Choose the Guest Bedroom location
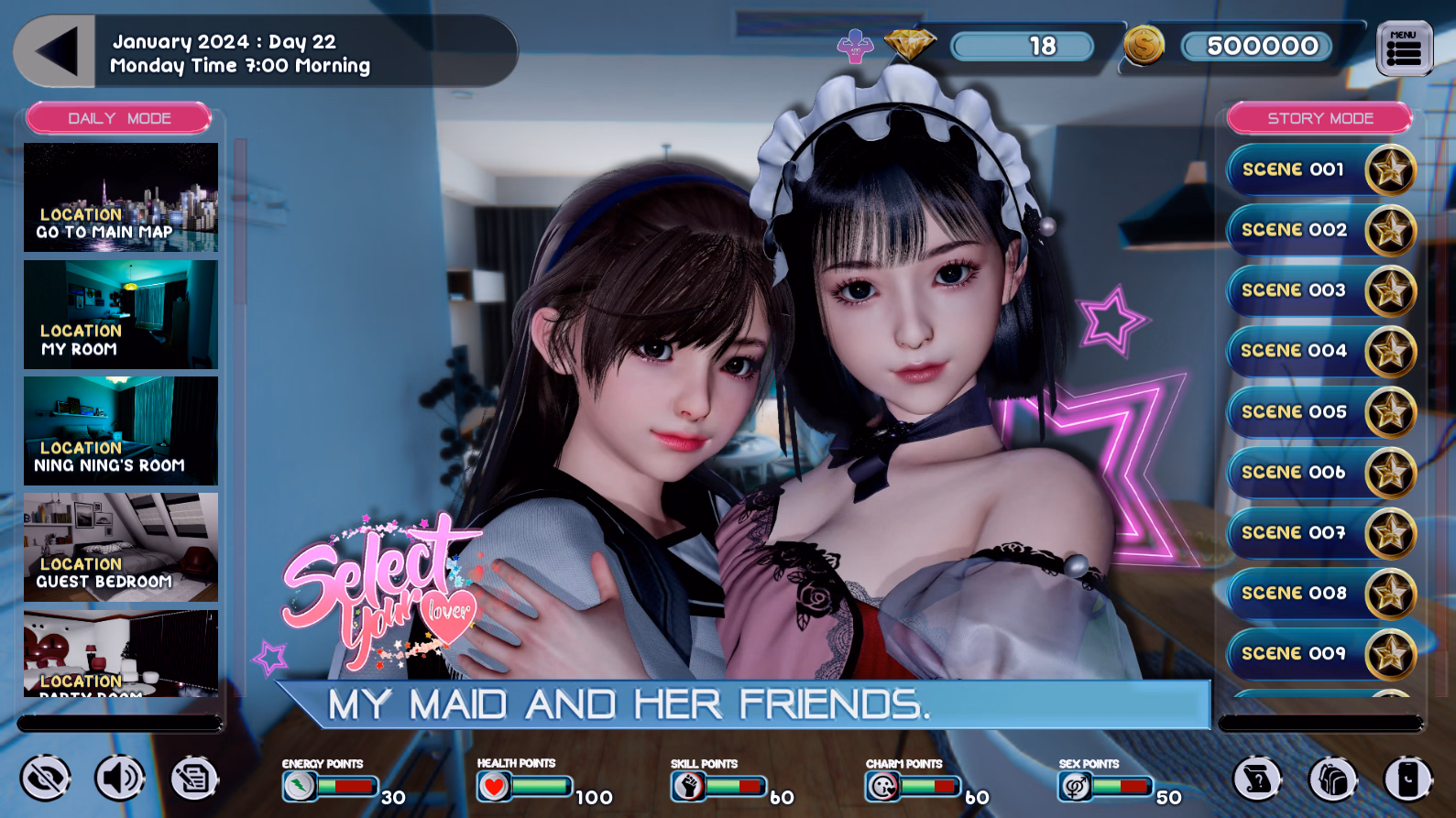This screenshot has width=1456, height=818. 121,547
